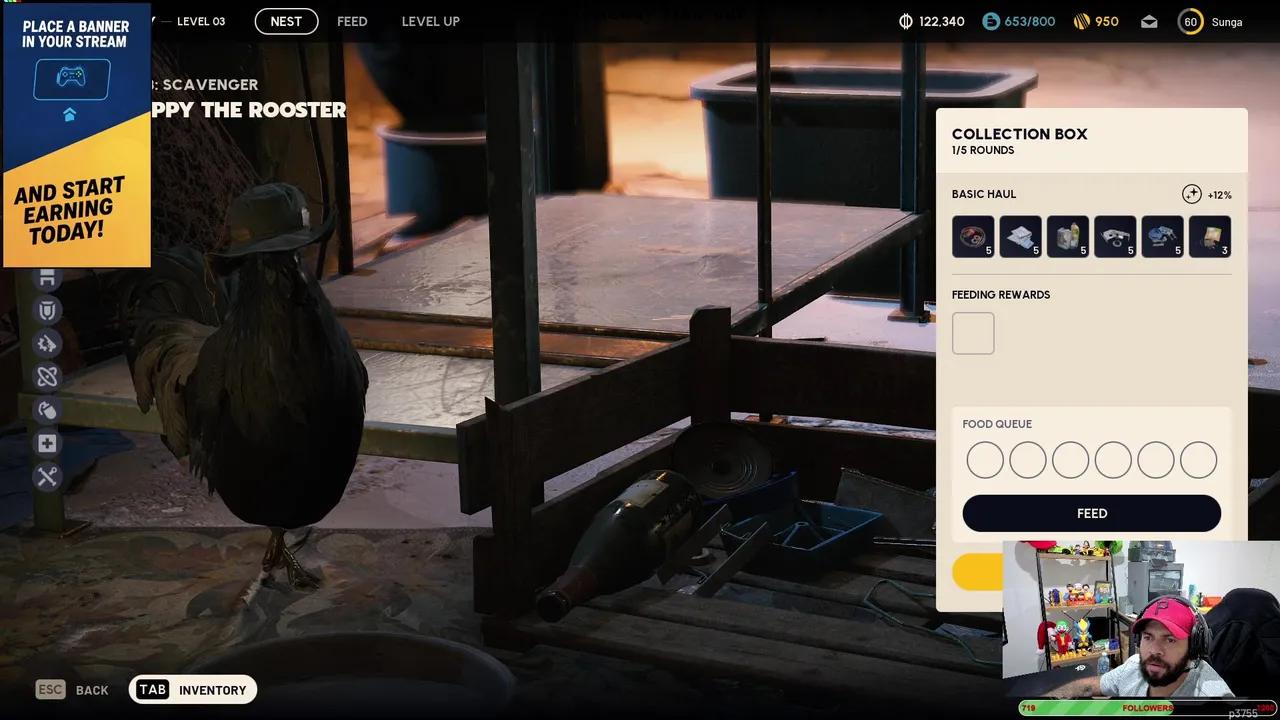Click the coin currency icon showing 122,340

(908, 20)
